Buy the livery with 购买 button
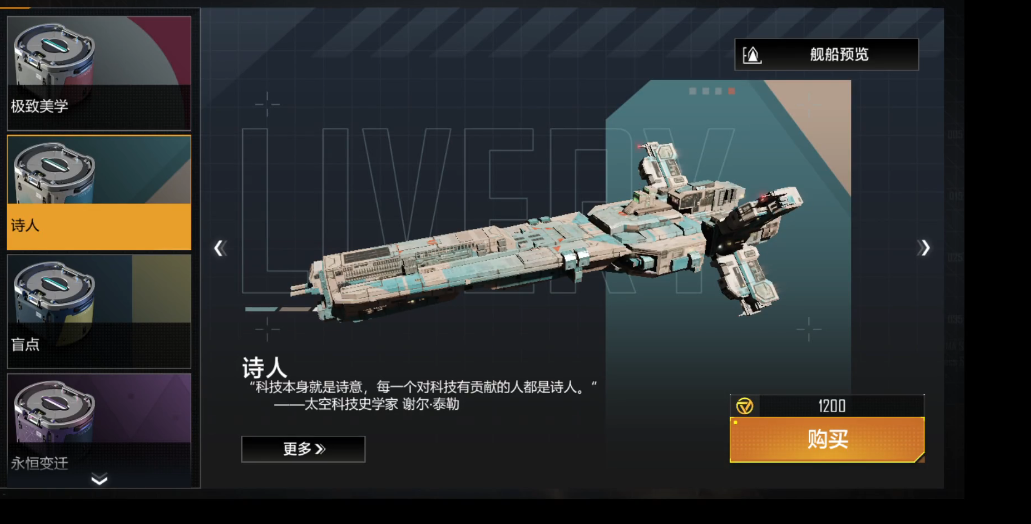 [x=827, y=440]
